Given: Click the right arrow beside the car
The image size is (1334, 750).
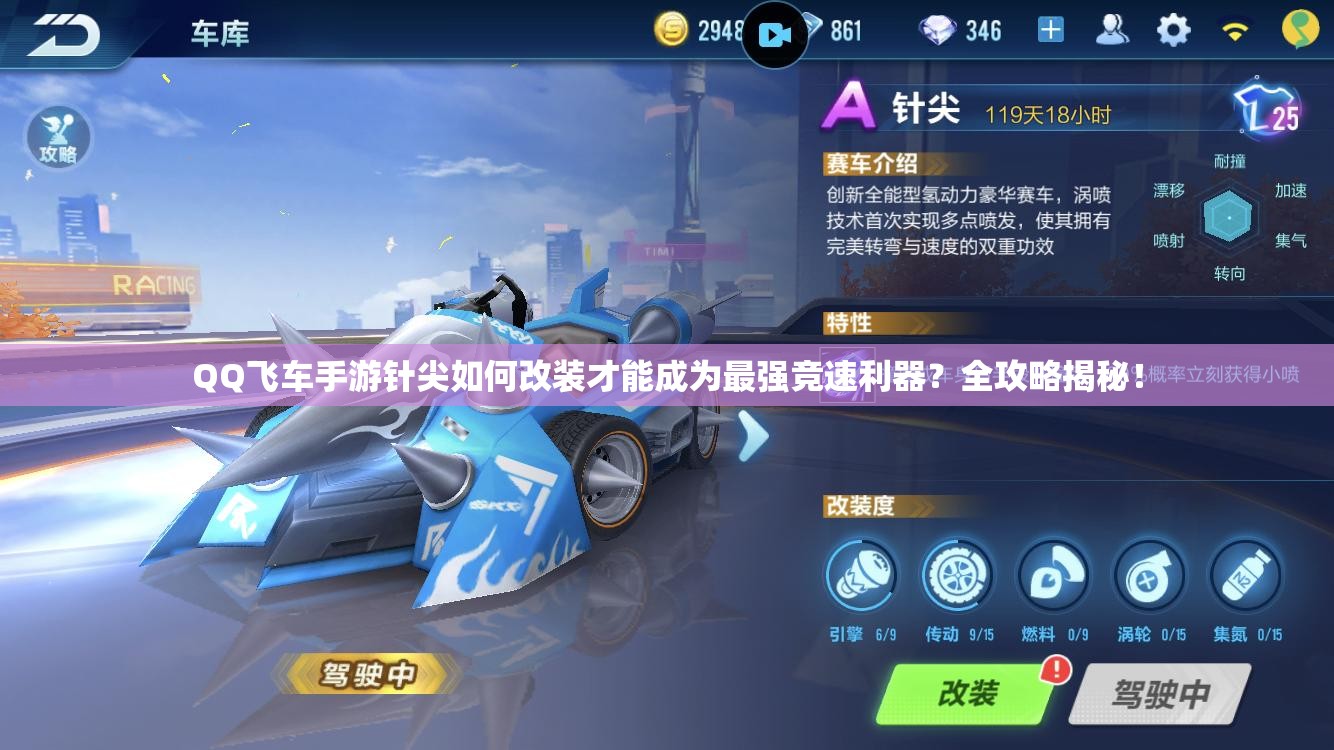Looking at the screenshot, I should (753, 436).
